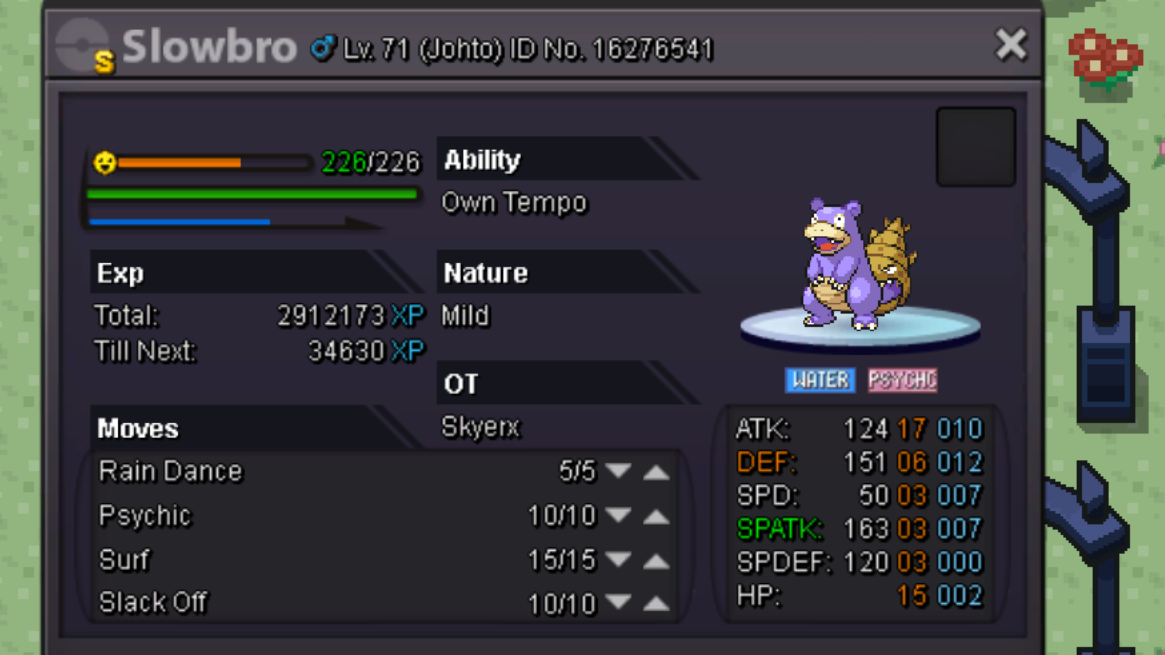Shift Psychic up one move slot
This screenshot has height=655, width=1165.
tap(656, 516)
